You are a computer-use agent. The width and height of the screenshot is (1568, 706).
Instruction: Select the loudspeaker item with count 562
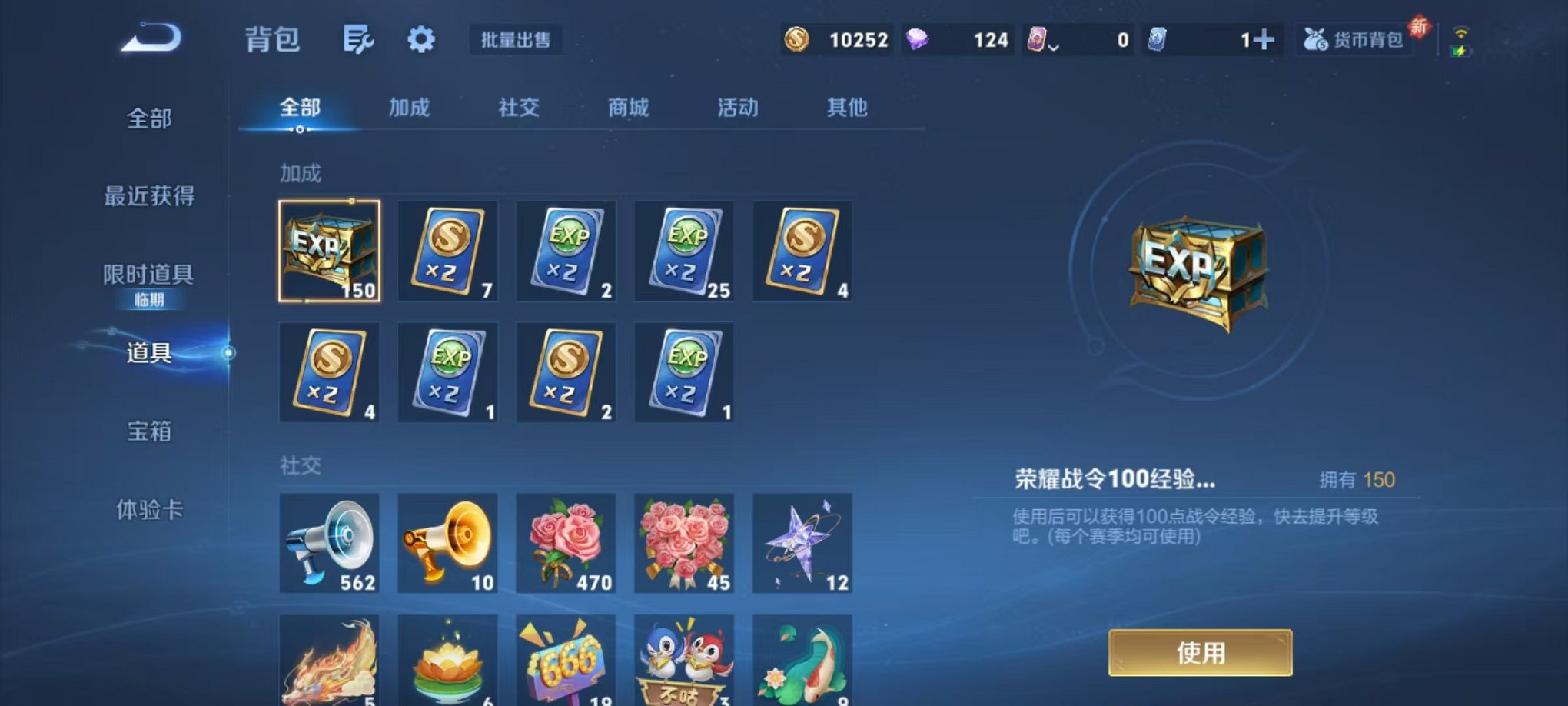[x=330, y=544]
